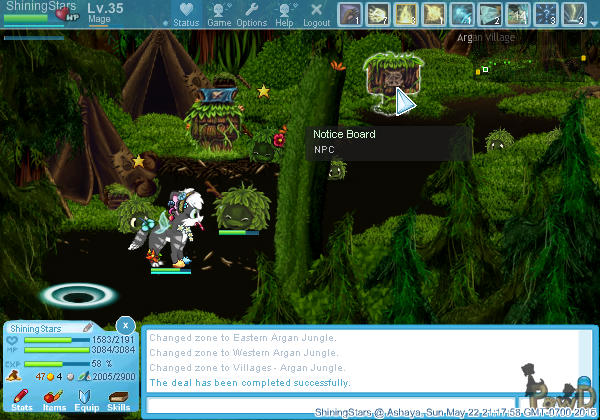This screenshot has width=600, height=420.
Task: Close the Shining Stars status panel
Action: point(124,325)
